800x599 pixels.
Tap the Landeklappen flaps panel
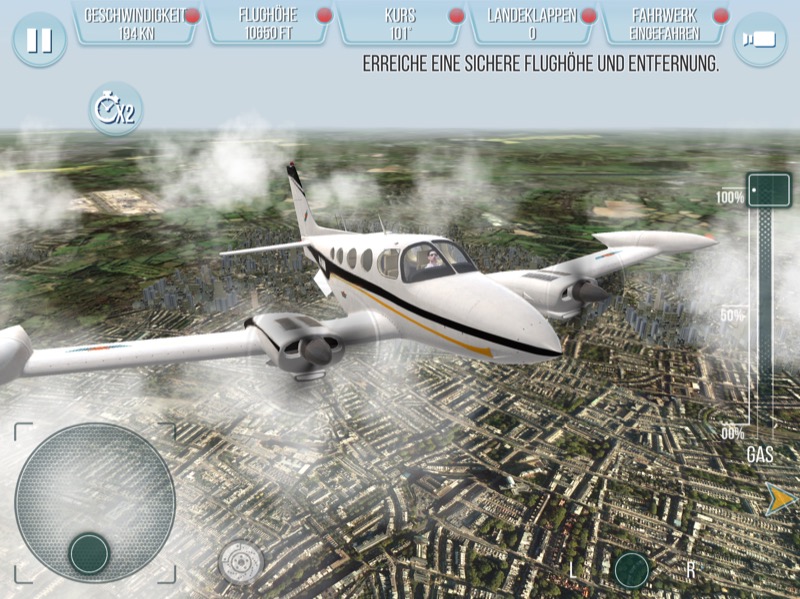(x=533, y=23)
